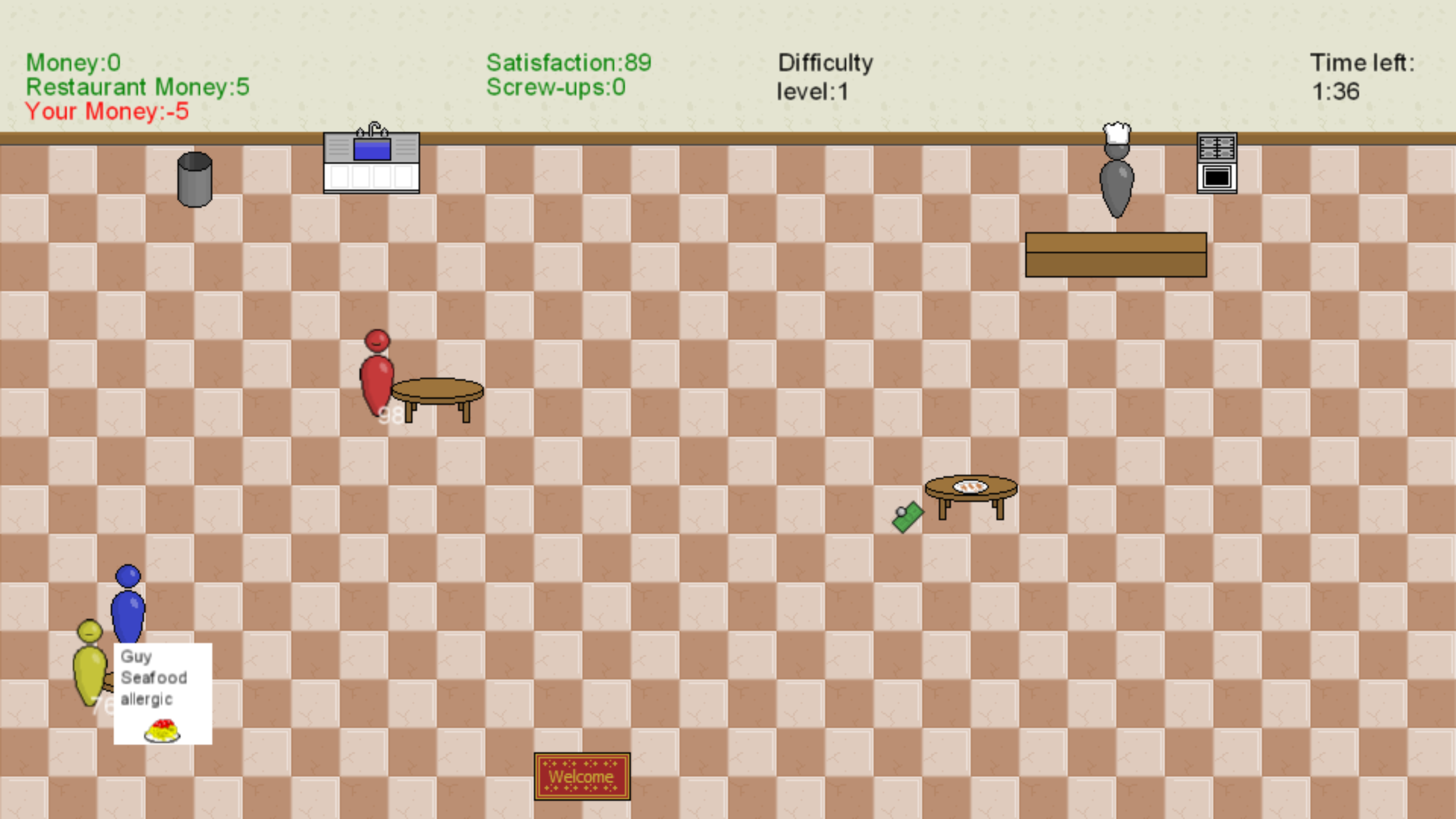The image size is (1456, 819).
Task: Click the Satisfaction:89 counter
Action: (x=568, y=63)
